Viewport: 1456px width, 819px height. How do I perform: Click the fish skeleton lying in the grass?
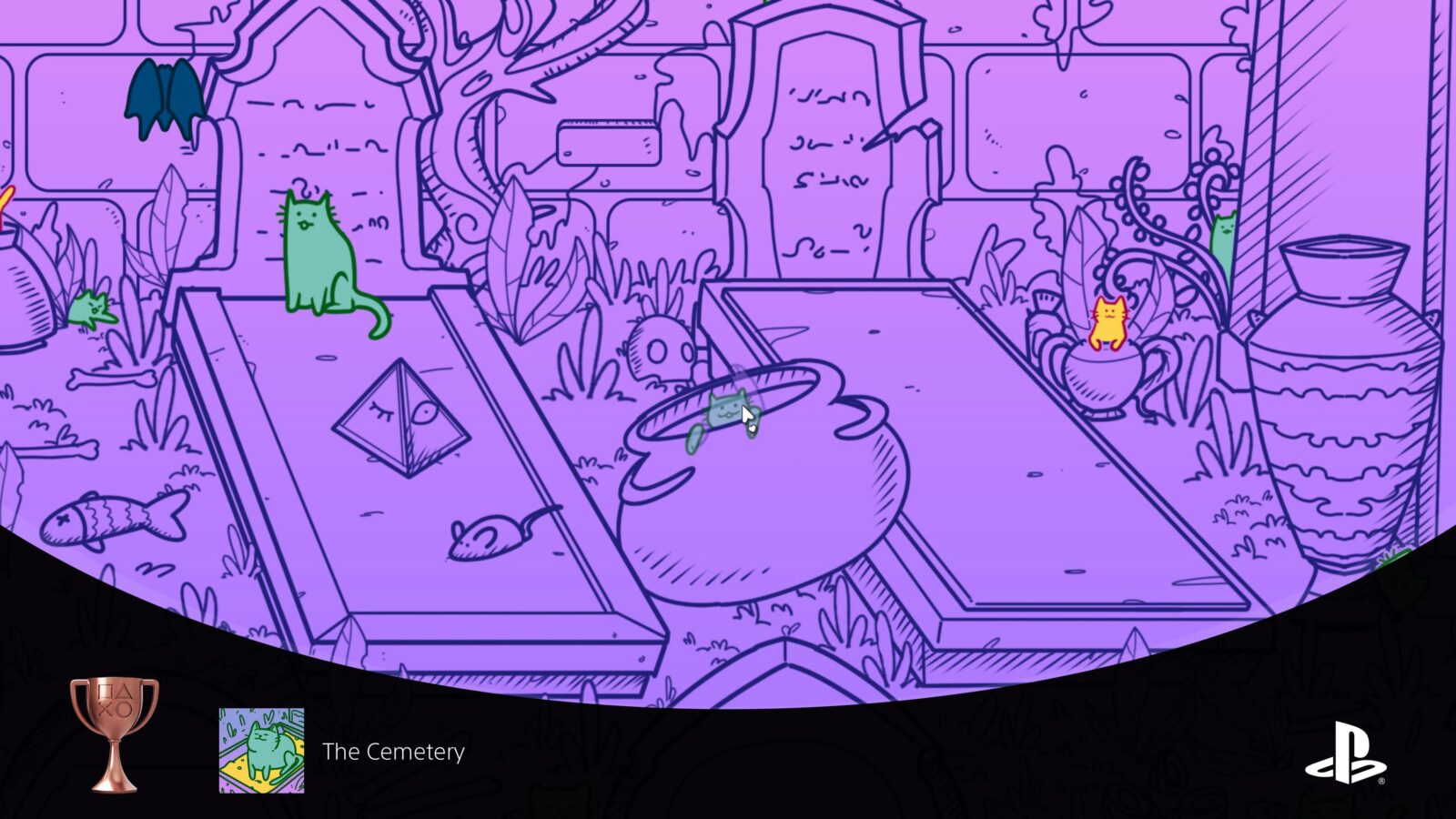109,519
